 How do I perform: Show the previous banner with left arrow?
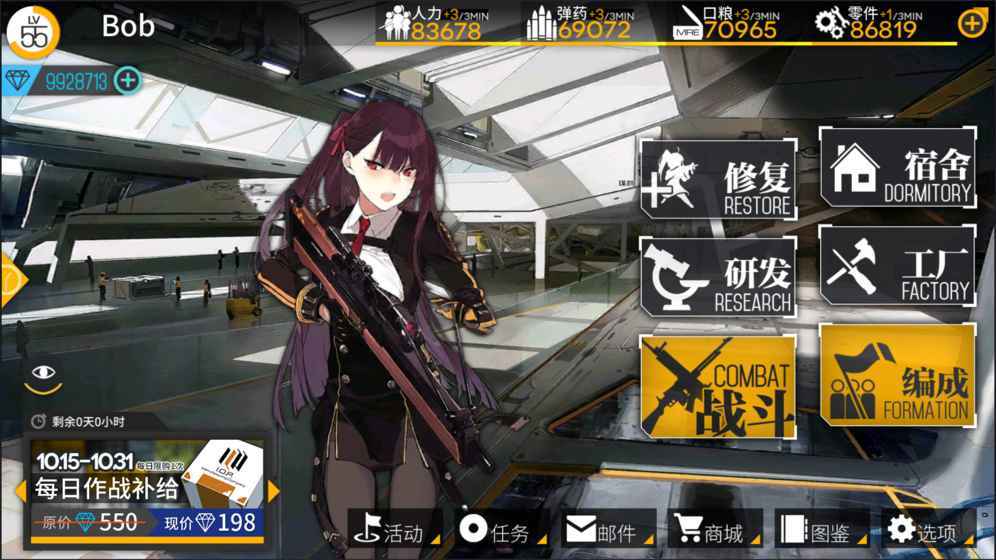(x=19, y=491)
